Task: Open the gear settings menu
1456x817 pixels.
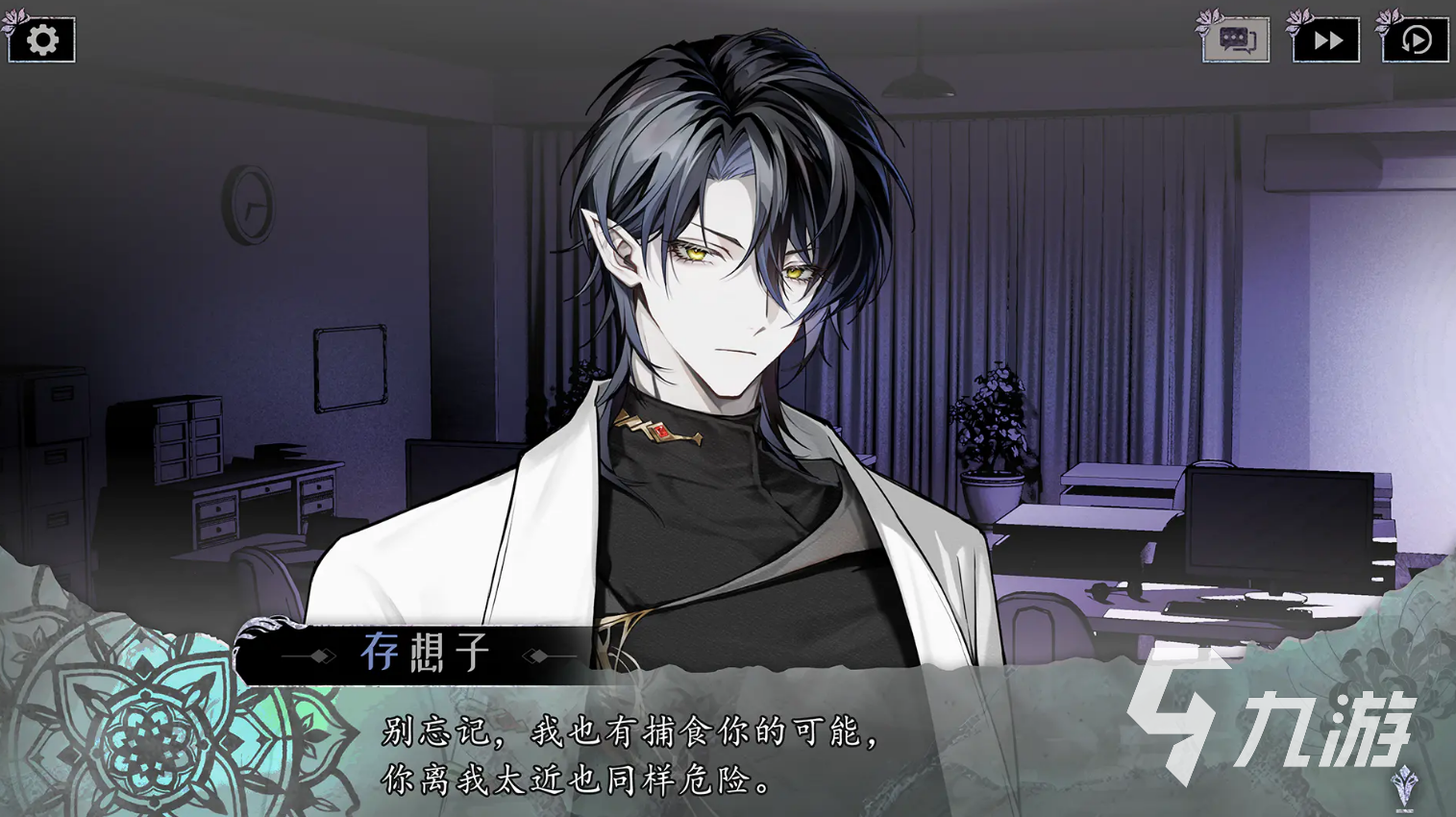Action: [x=42, y=40]
